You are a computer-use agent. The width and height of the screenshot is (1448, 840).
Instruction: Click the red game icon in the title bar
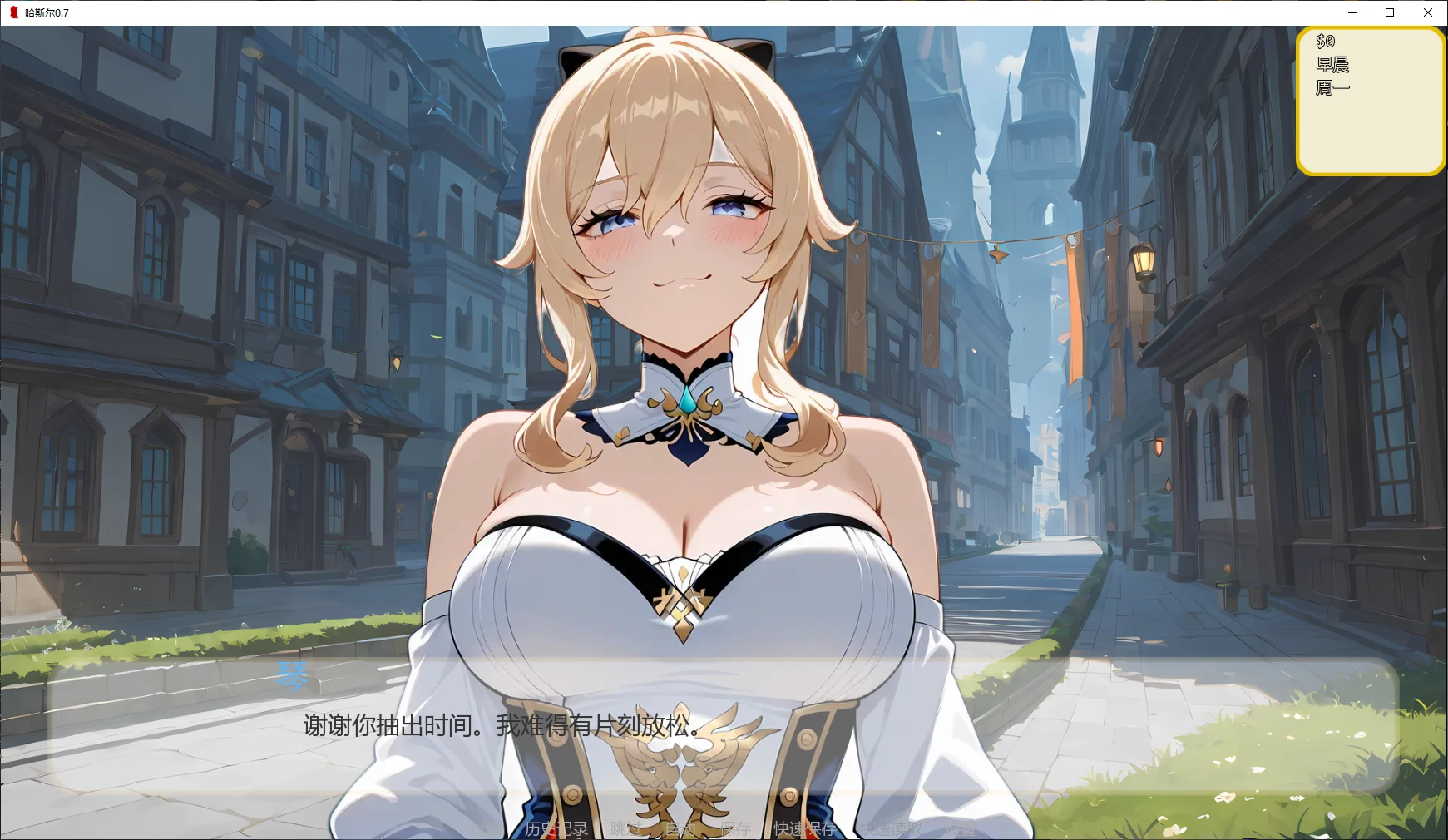click(13, 12)
